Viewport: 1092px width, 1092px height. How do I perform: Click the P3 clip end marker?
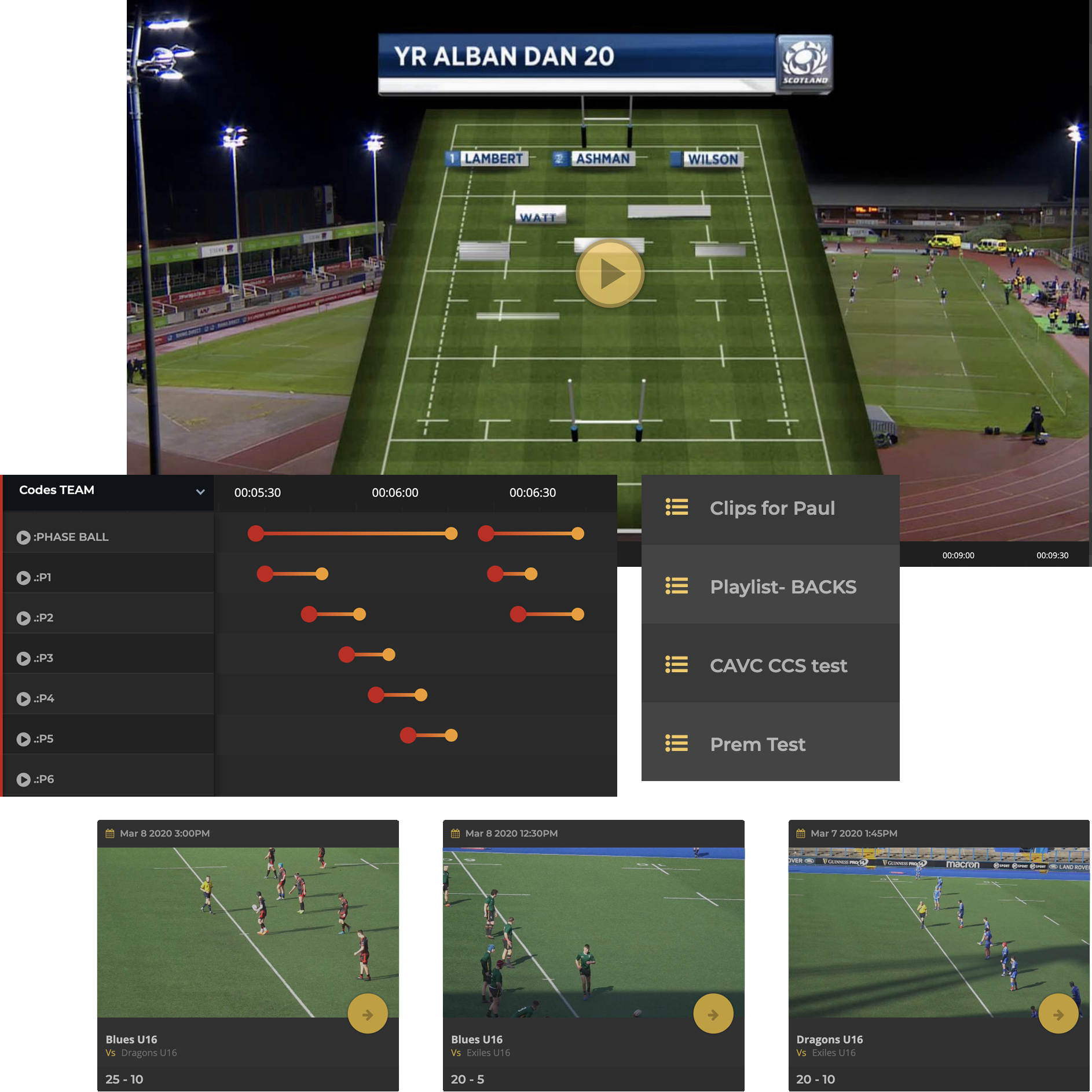click(389, 655)
